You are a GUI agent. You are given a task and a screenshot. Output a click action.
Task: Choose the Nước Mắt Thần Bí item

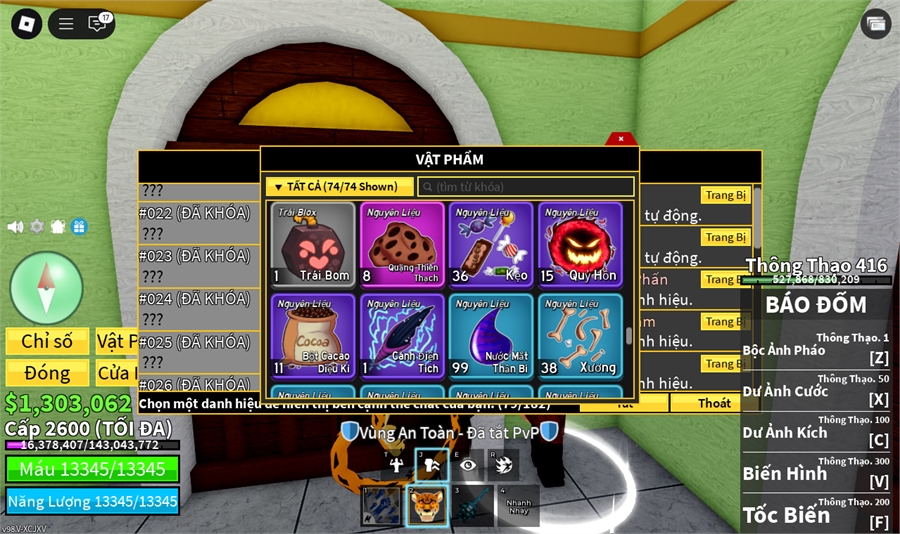(490, 336)
